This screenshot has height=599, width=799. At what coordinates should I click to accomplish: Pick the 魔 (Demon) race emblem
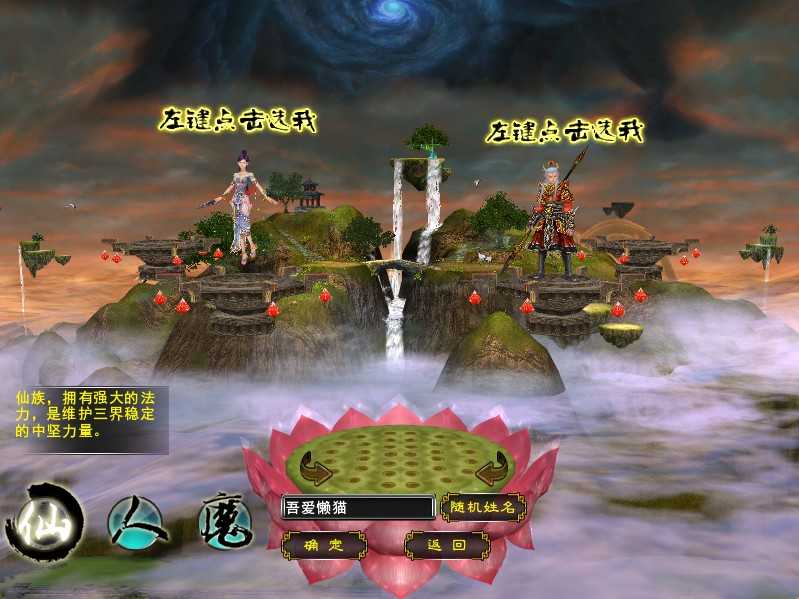coord(225,520)
